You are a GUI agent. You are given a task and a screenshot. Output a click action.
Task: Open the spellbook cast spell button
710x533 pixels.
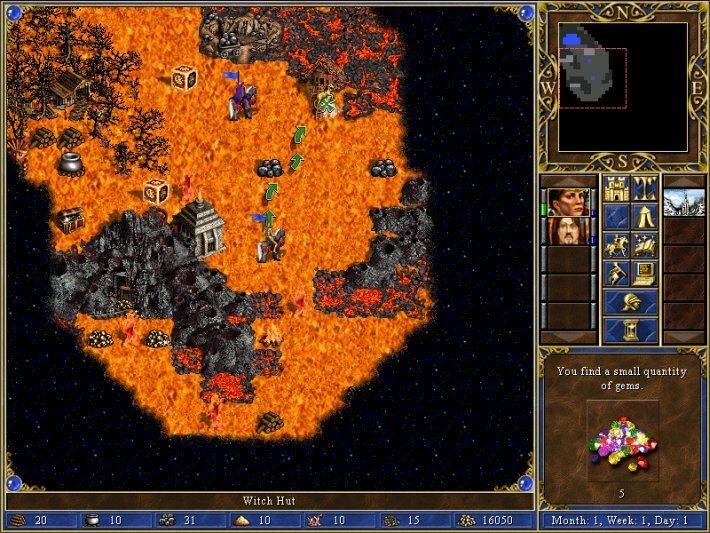[644, 245]
